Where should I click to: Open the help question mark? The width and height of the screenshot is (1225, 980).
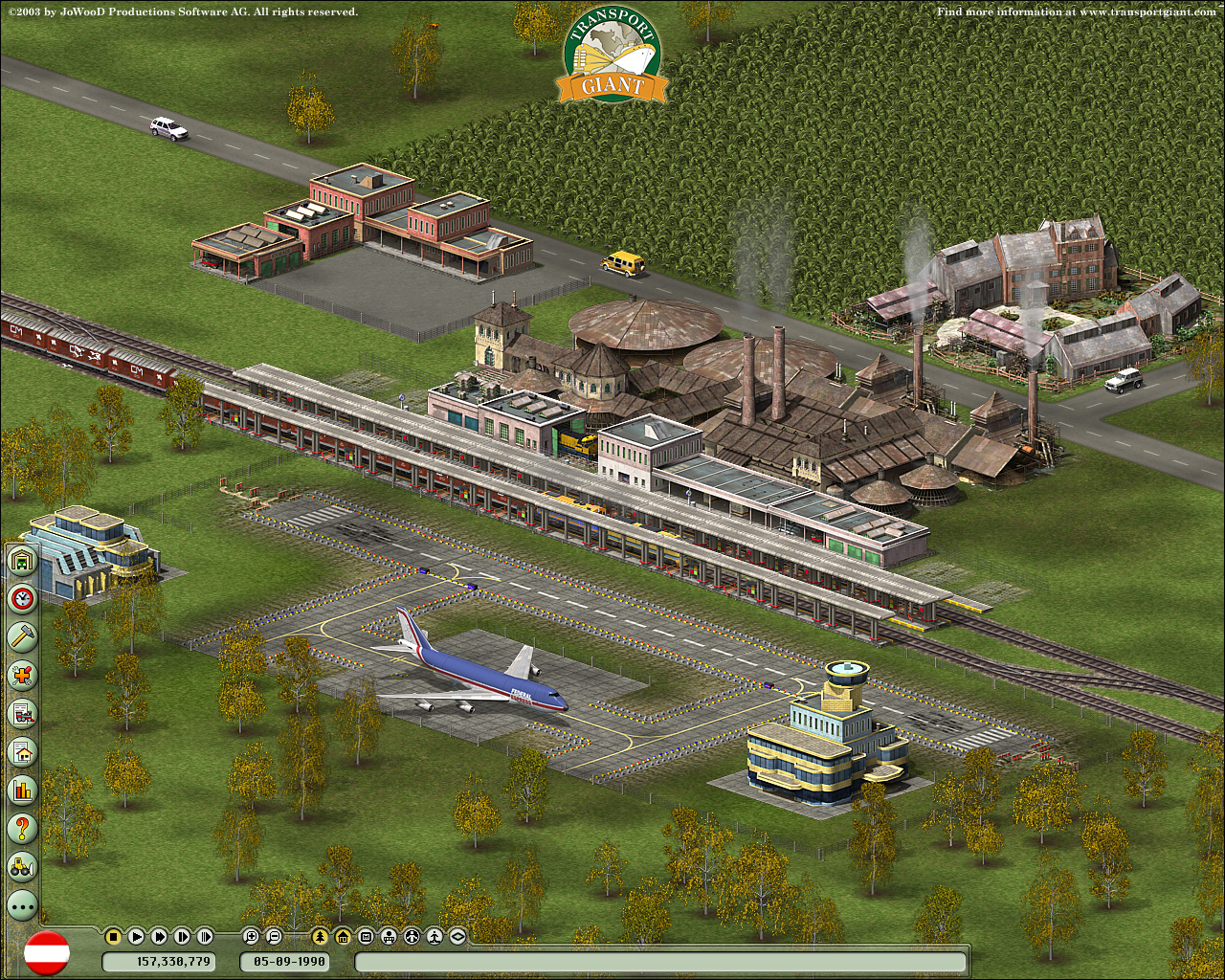[20, 825]
